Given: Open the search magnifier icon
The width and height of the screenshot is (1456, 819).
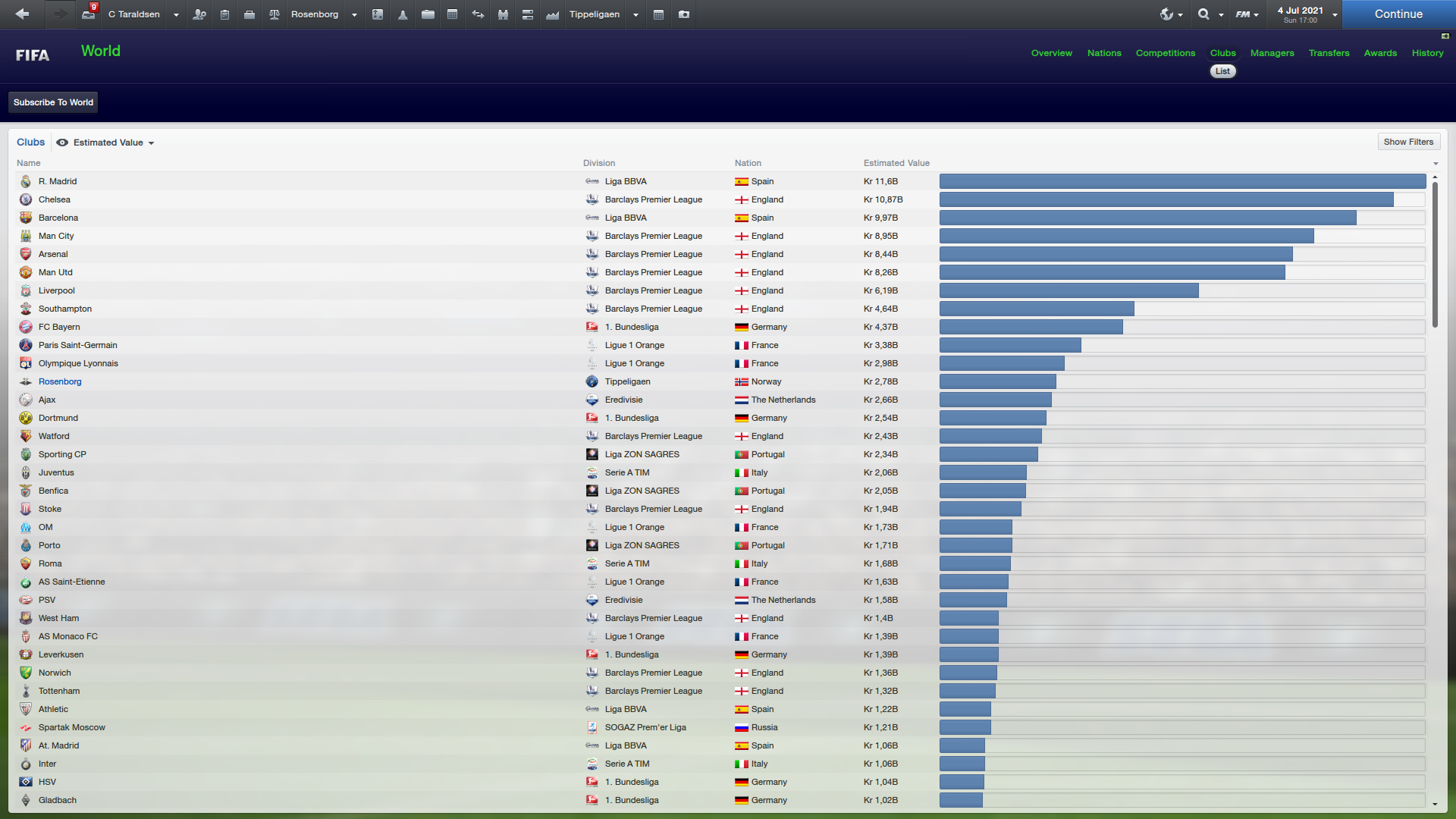Looking at the screenshot, I should [1203, 14].
